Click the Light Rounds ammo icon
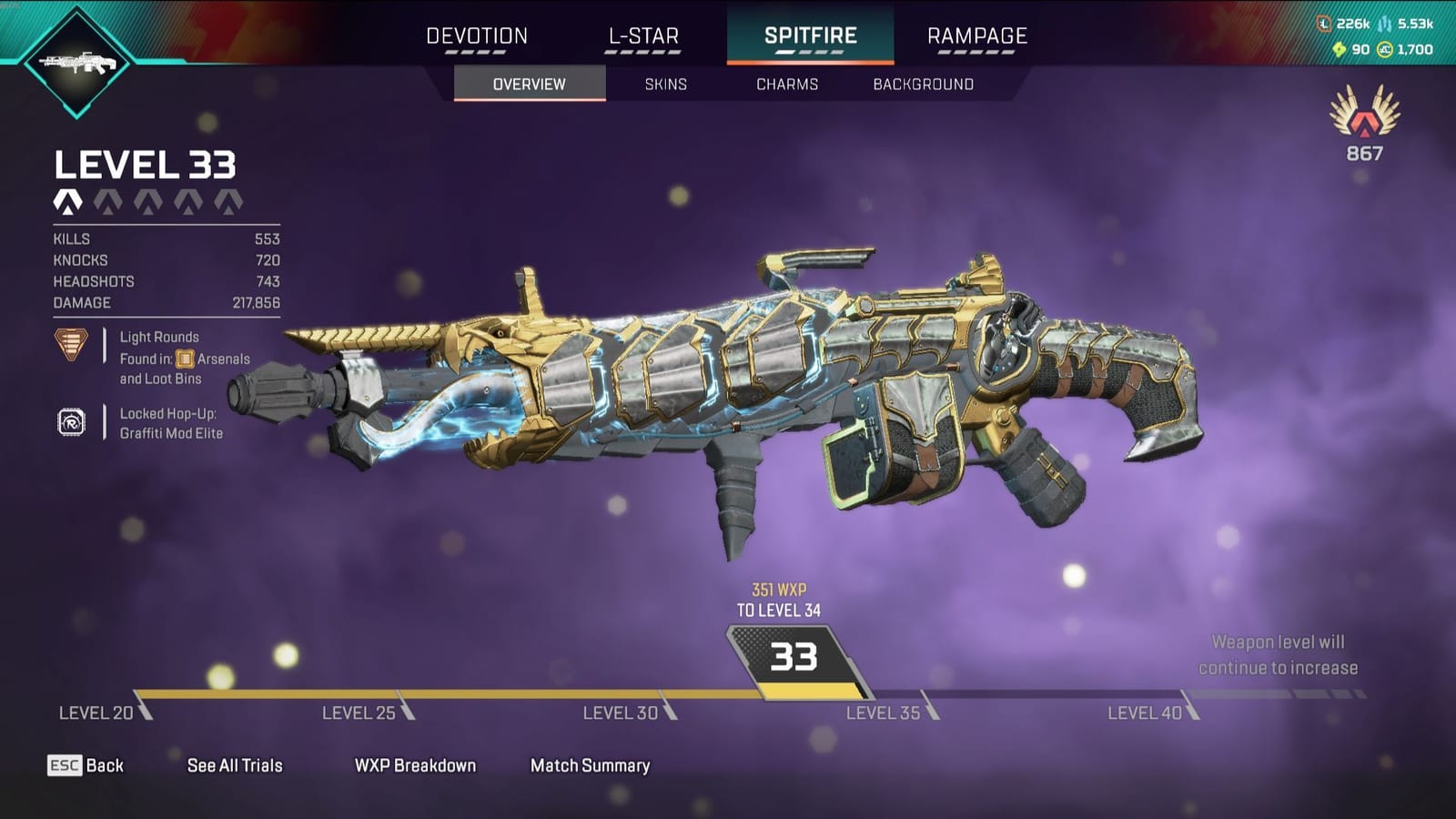Screen dimensions: 1456x819 [70, 346]
